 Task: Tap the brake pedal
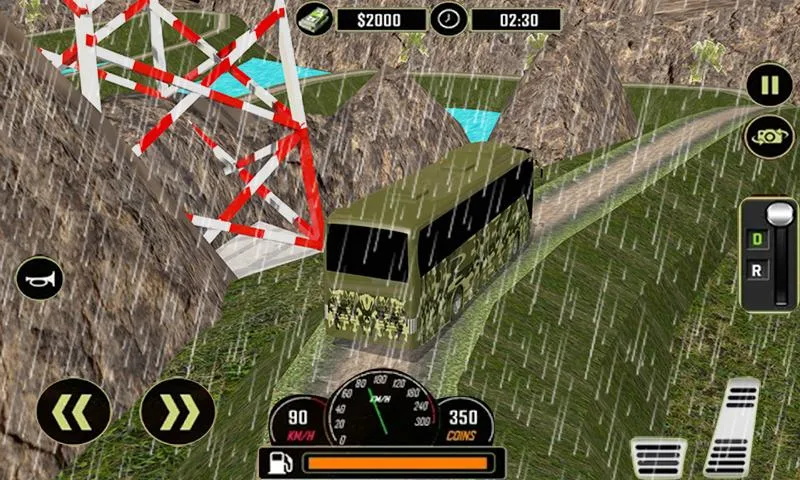tap(658, 457)
